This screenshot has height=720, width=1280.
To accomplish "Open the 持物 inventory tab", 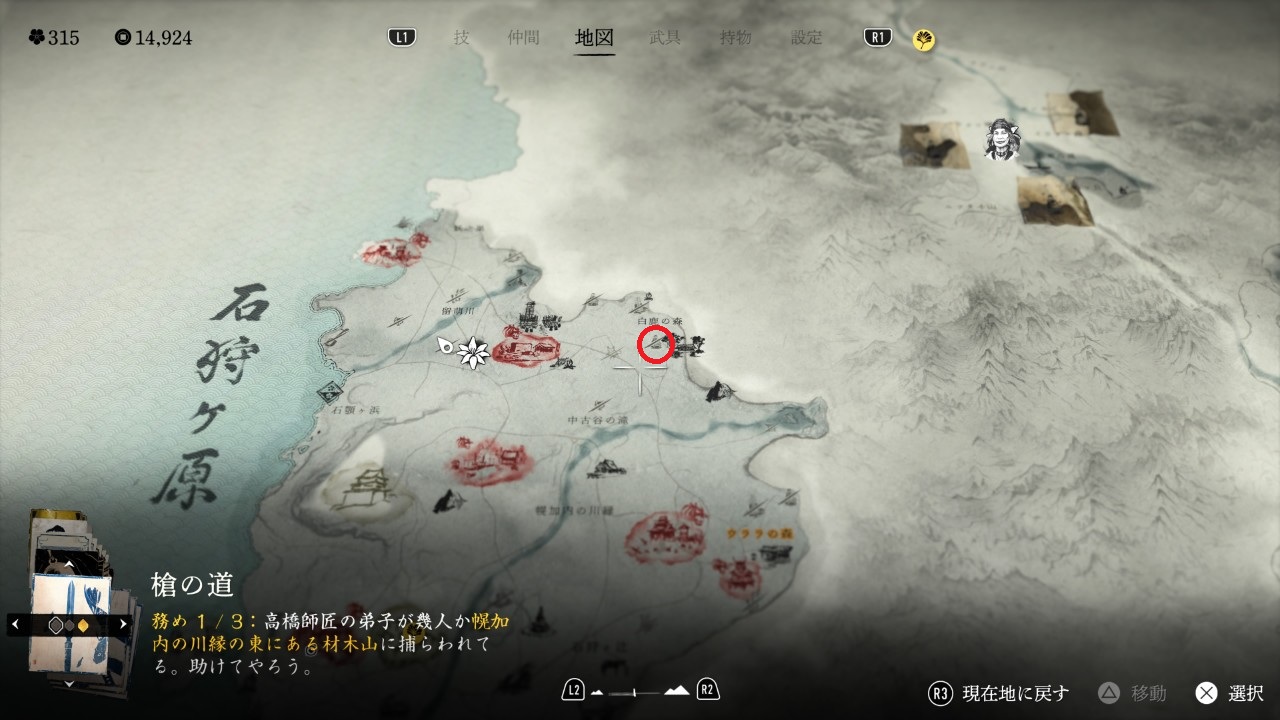I will coord(735,38).
